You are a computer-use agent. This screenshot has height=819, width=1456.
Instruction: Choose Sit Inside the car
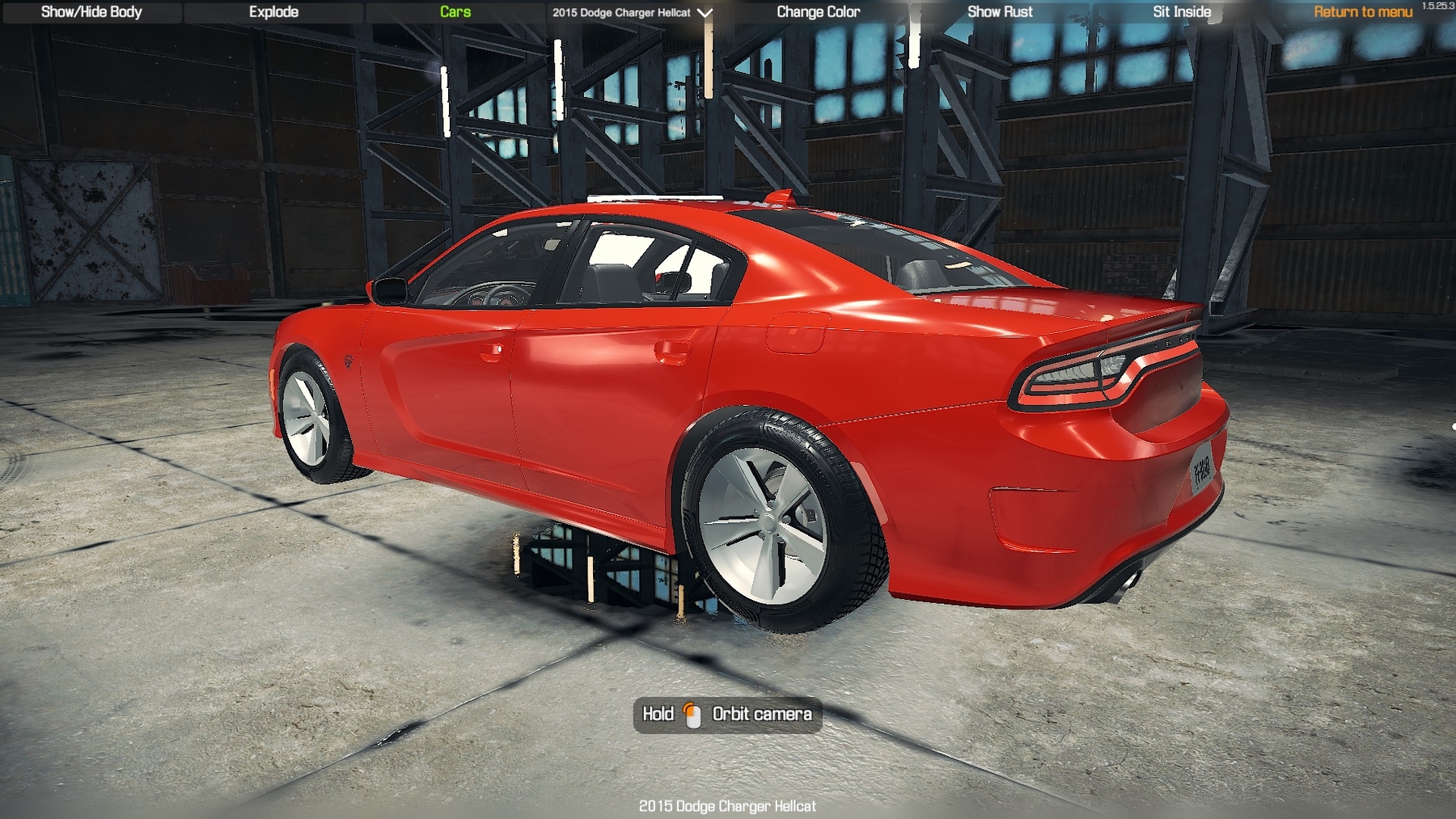[1182, 12]
